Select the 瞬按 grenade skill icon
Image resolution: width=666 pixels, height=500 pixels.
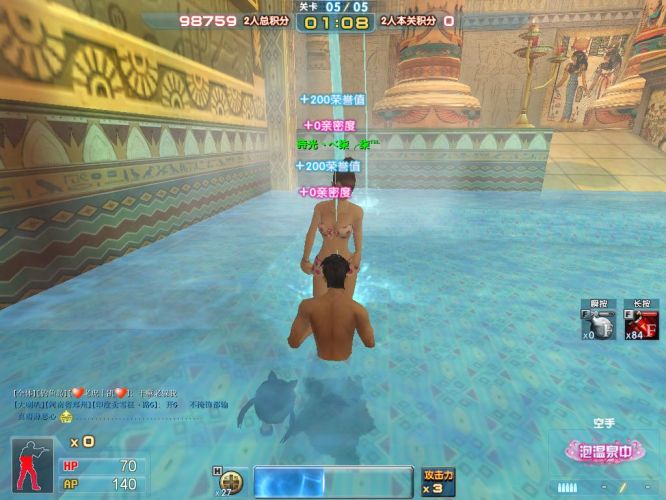[x=598, y=324]
